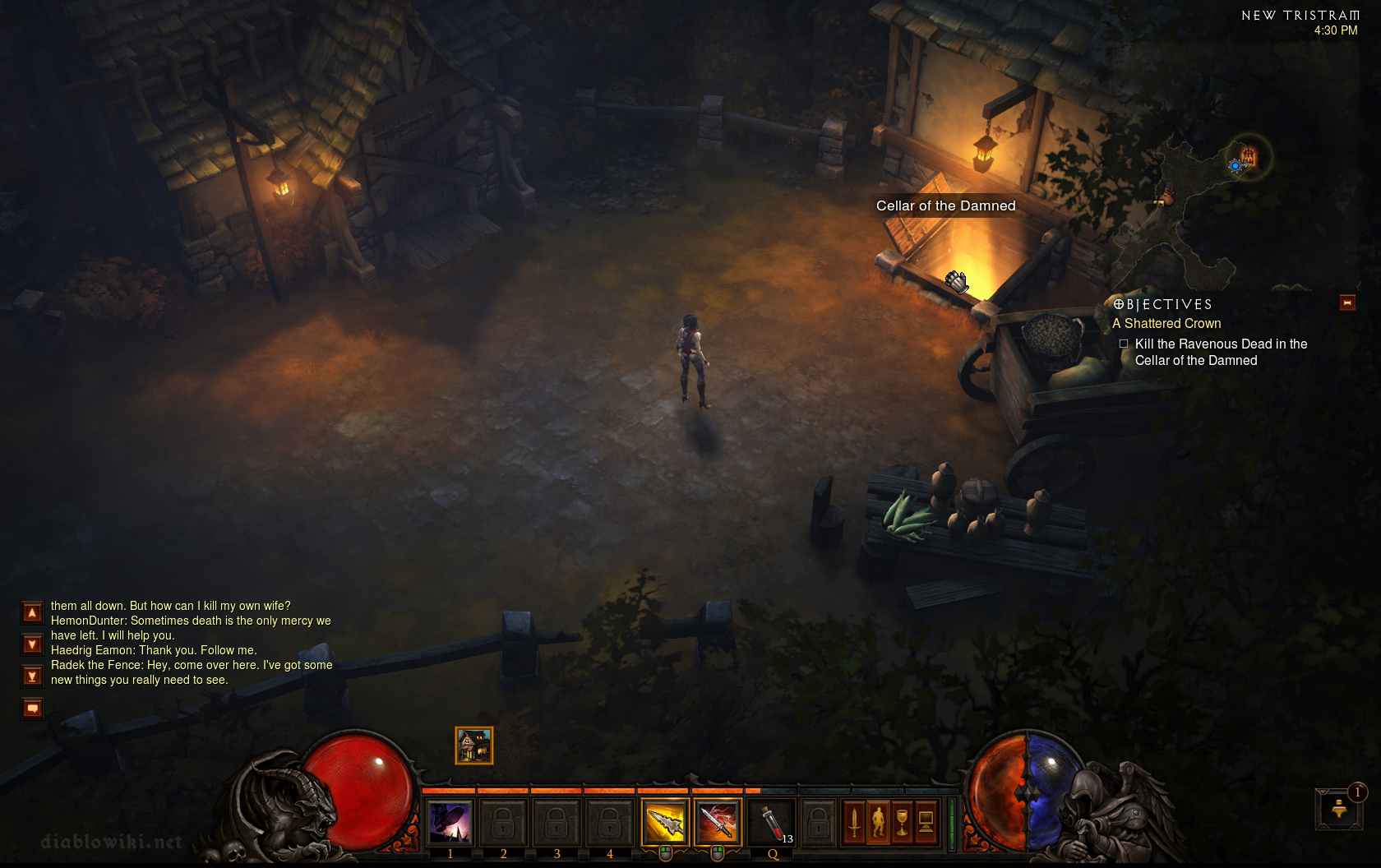Click the Cellar of the Damned label

945,206
